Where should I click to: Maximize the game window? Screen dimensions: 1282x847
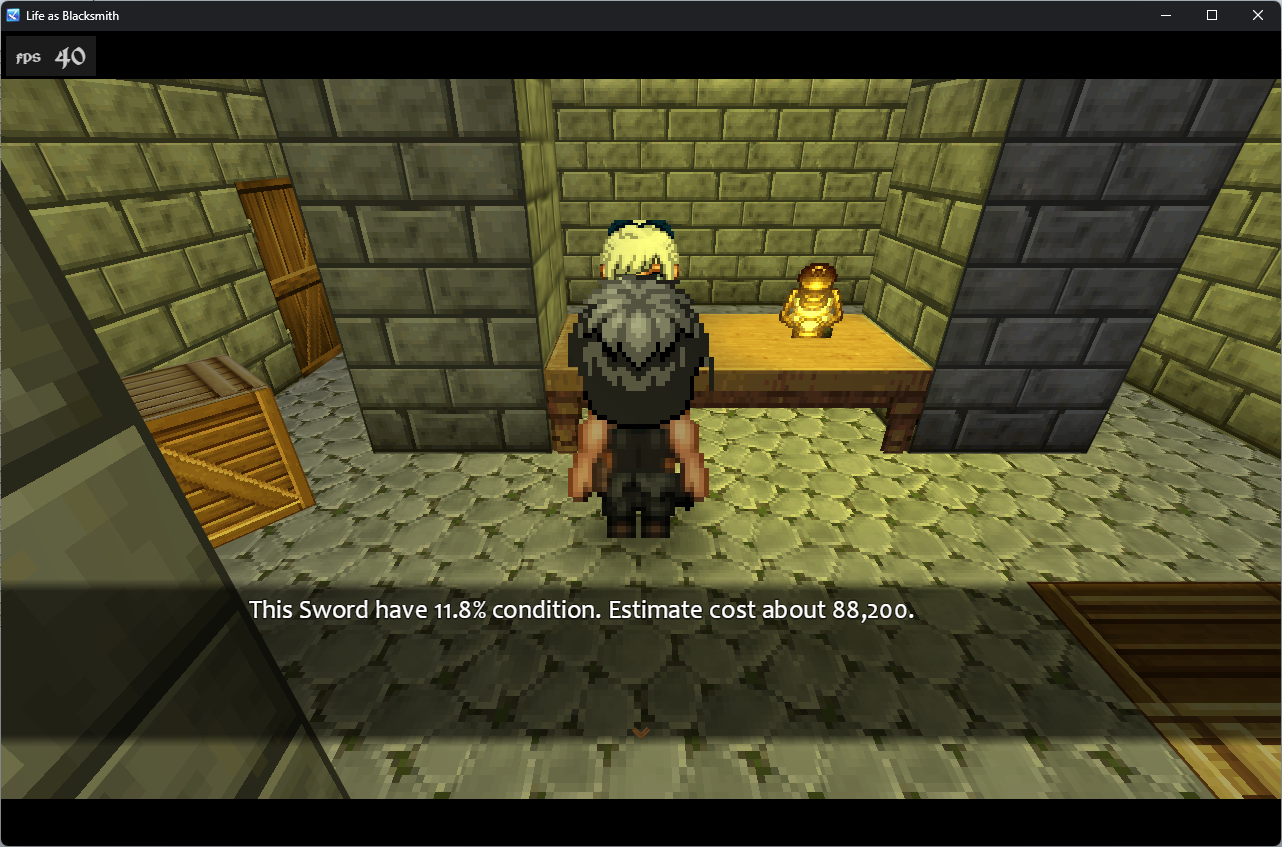point(1211,15)
